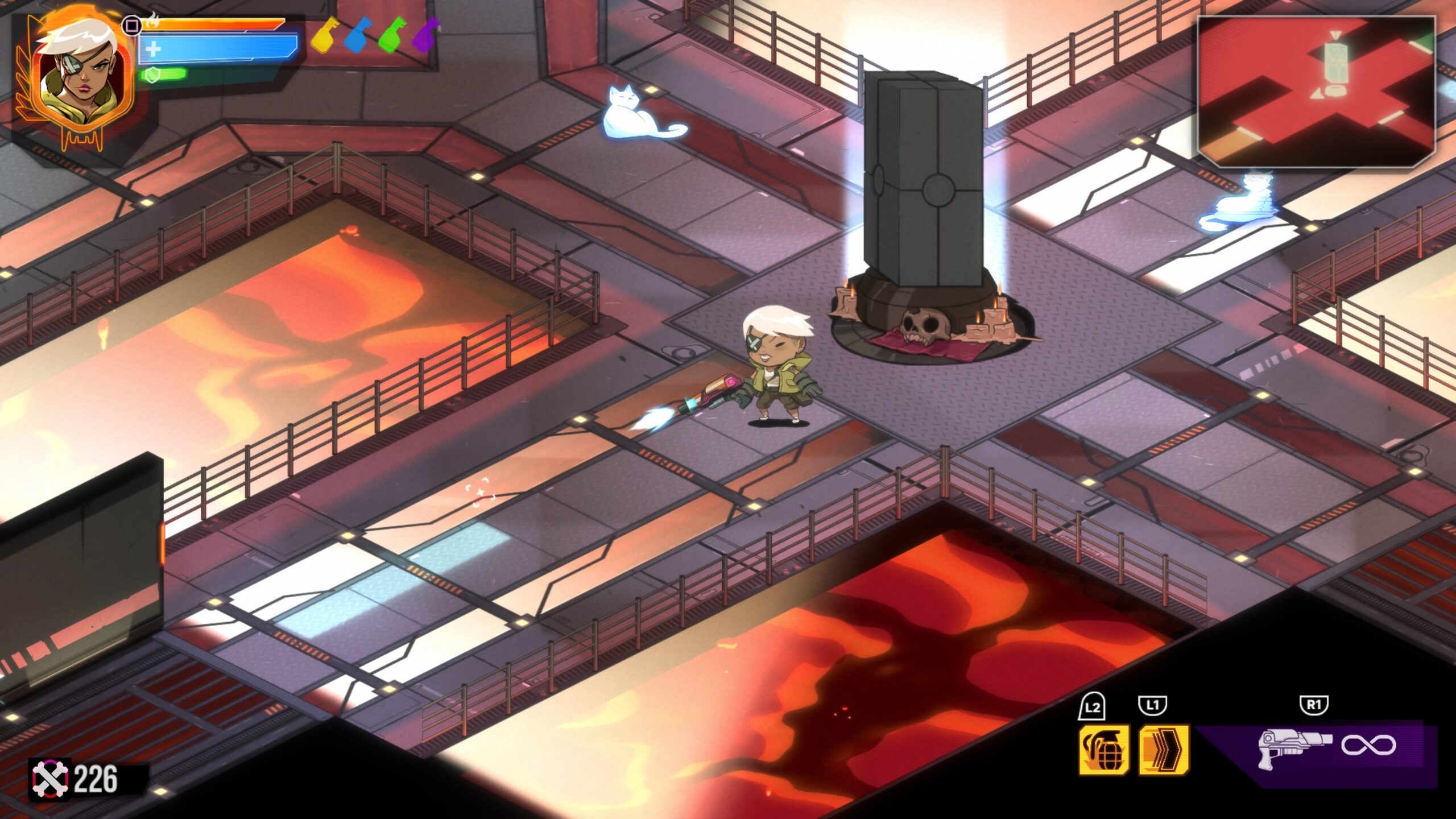Select the equipped blaster pistol weapon
1456x819 pixels.
(x=1294, y=746)
